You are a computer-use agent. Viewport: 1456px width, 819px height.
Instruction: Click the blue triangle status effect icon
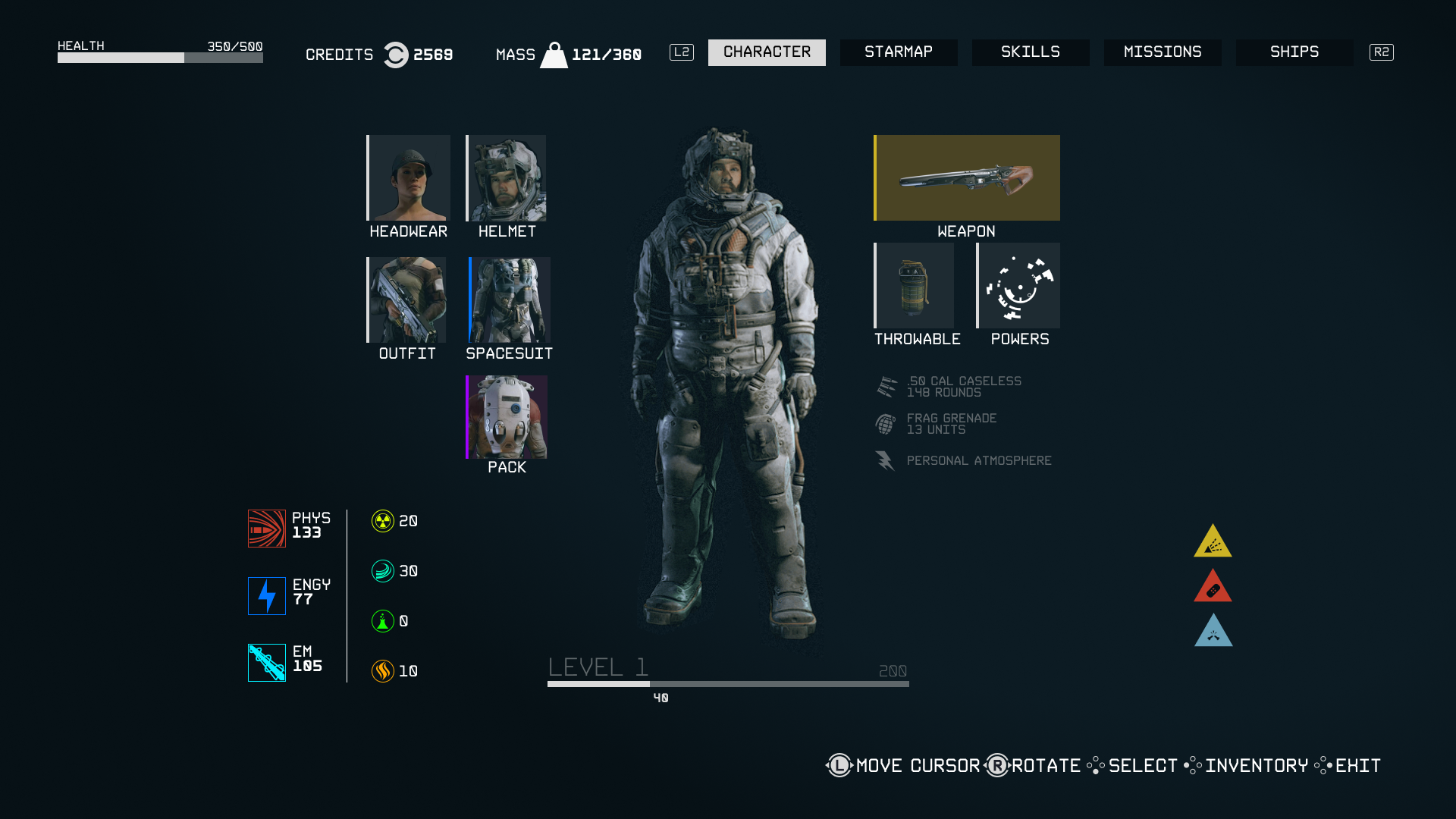click(1213, 632)
